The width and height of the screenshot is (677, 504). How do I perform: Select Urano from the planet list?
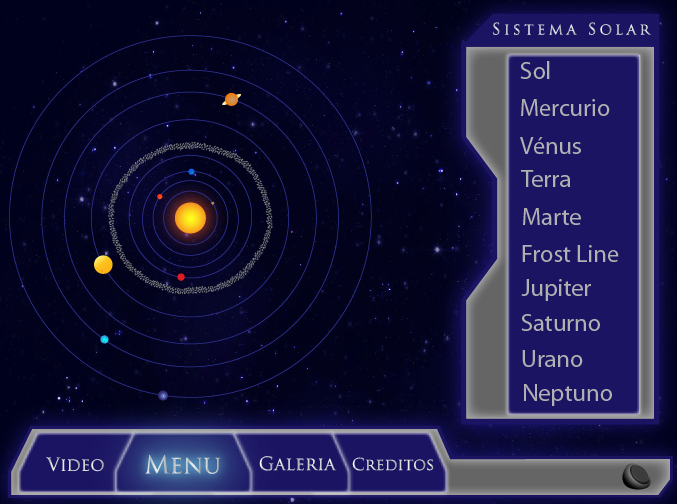pyautogui.click(x=552, y=359)
